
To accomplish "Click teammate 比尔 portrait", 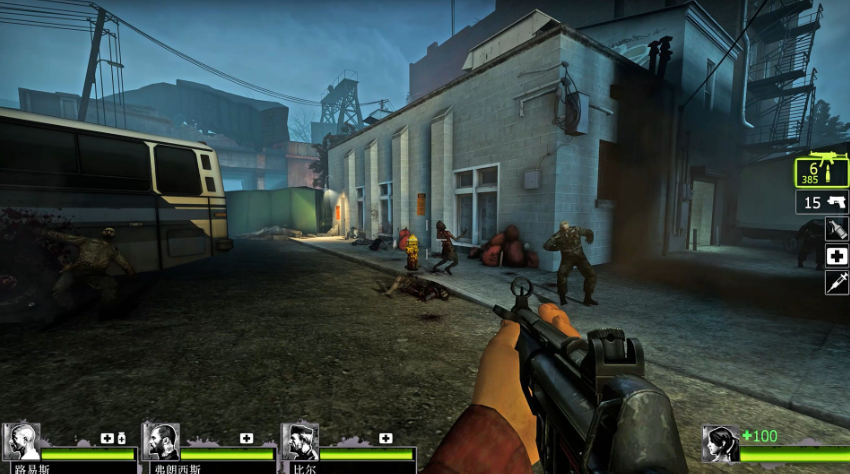I will [x=299, y=442].
